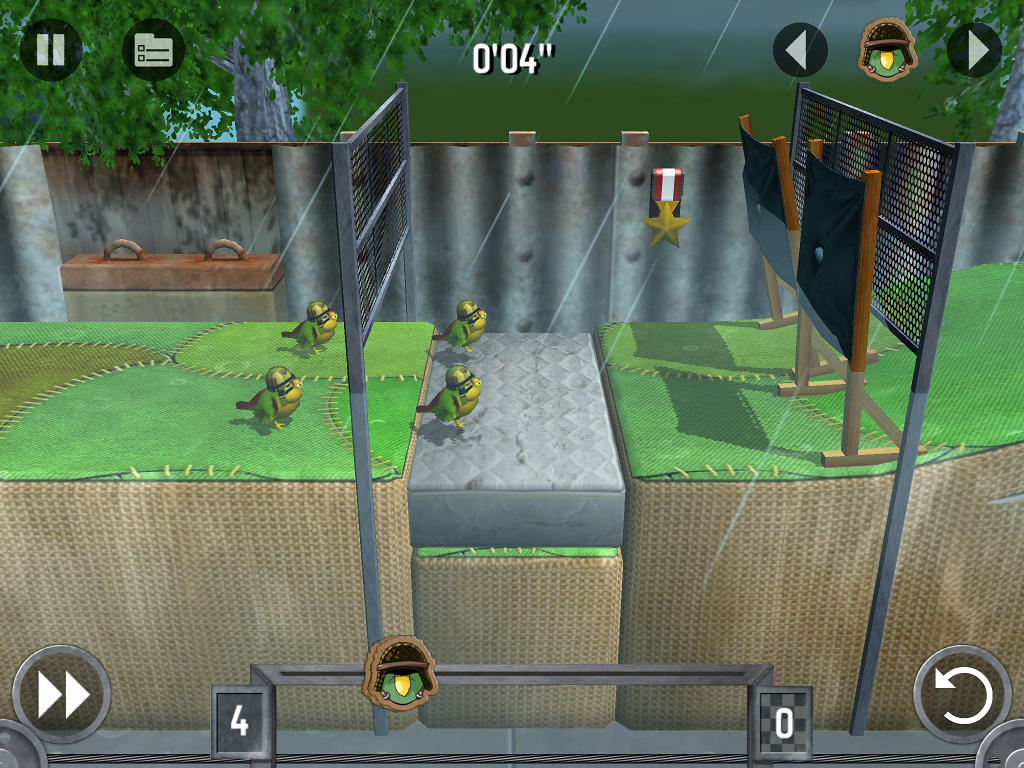
Task: Activate fast forward
Action: 62,695
